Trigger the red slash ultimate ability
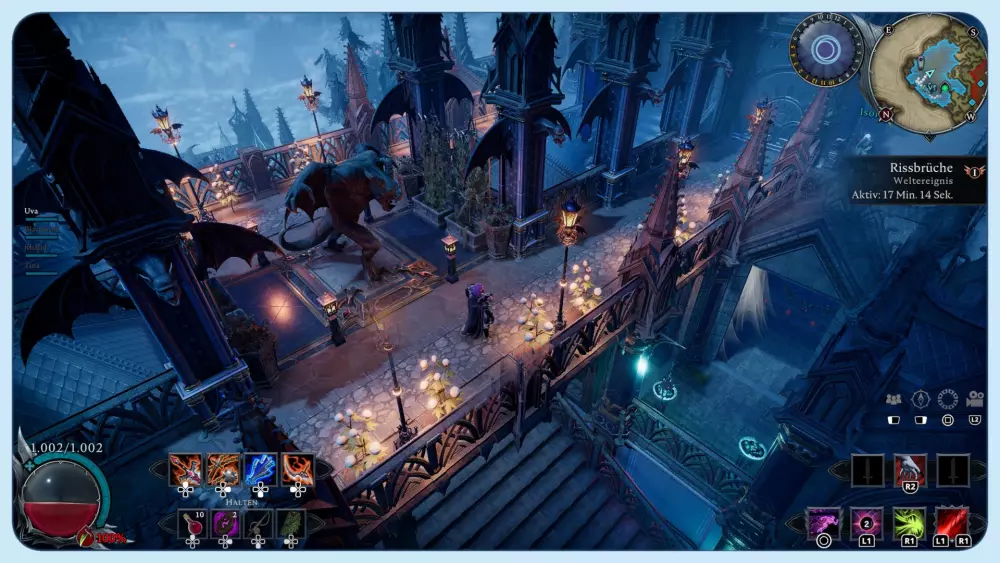Screen dimensions: 1000x563 [x=951, y=523]
